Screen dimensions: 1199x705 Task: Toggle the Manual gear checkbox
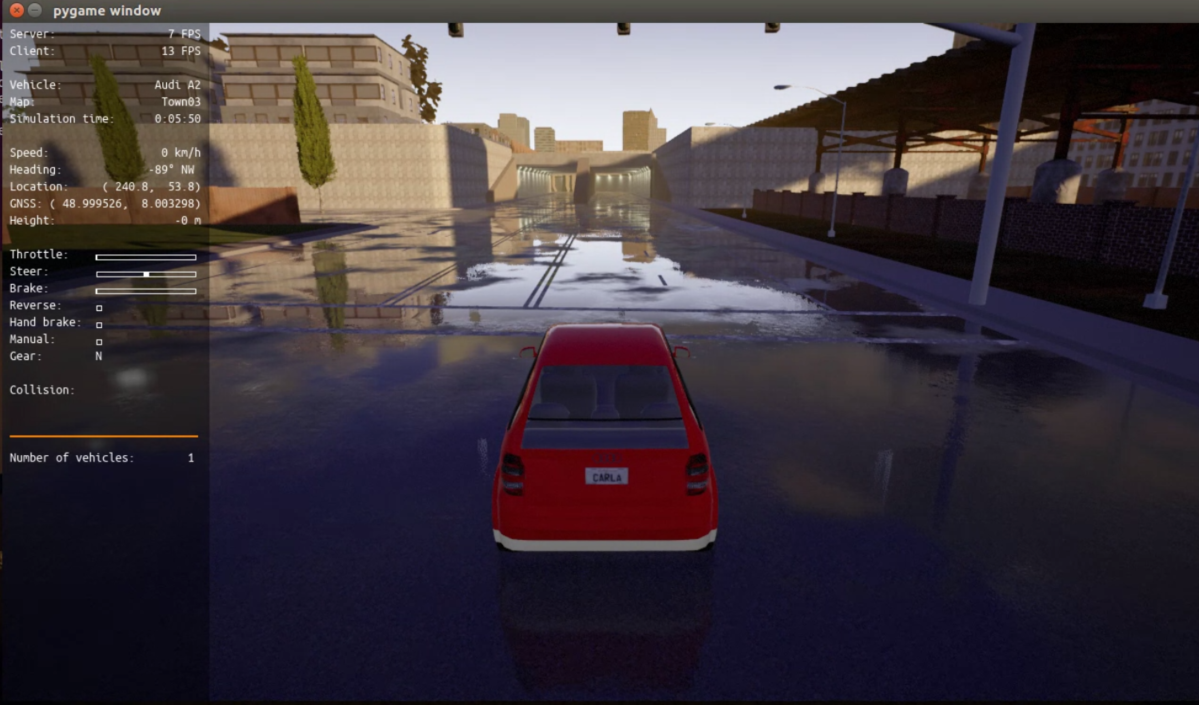99,342
